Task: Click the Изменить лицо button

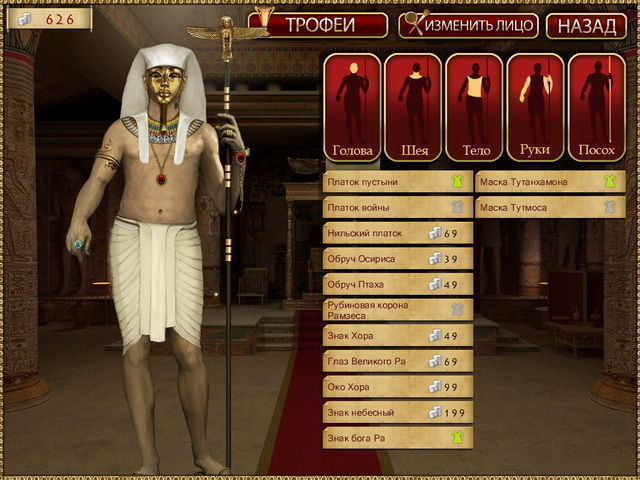Action: [468, 25]
